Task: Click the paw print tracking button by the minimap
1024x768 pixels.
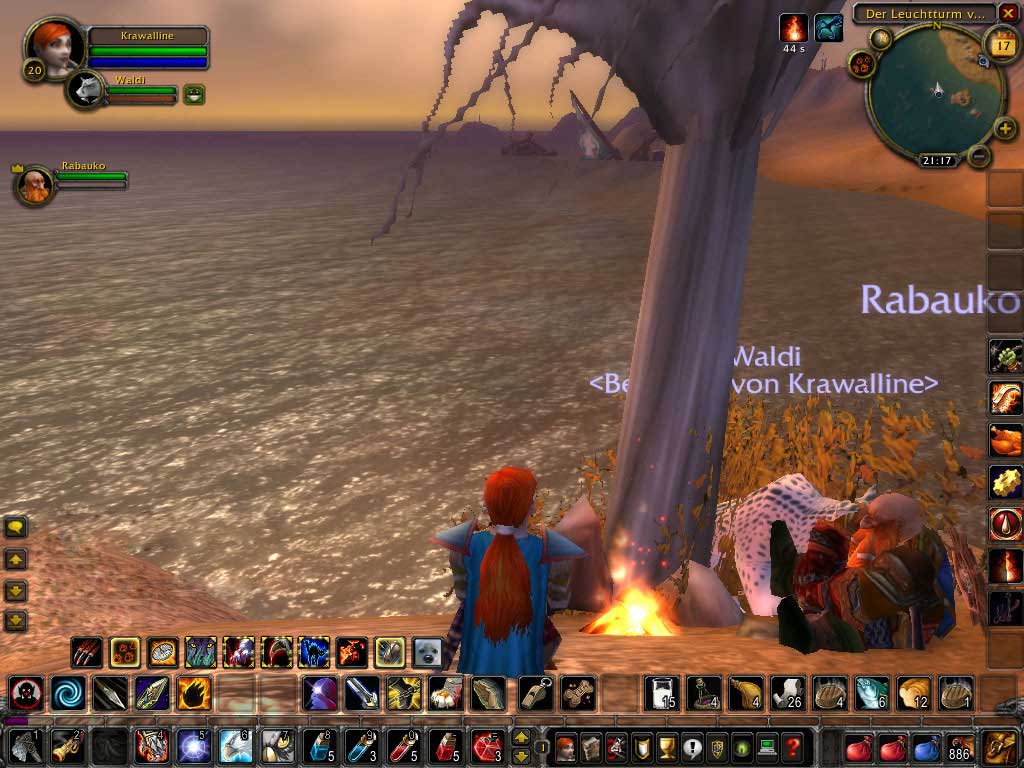Action: click(860, 64)
